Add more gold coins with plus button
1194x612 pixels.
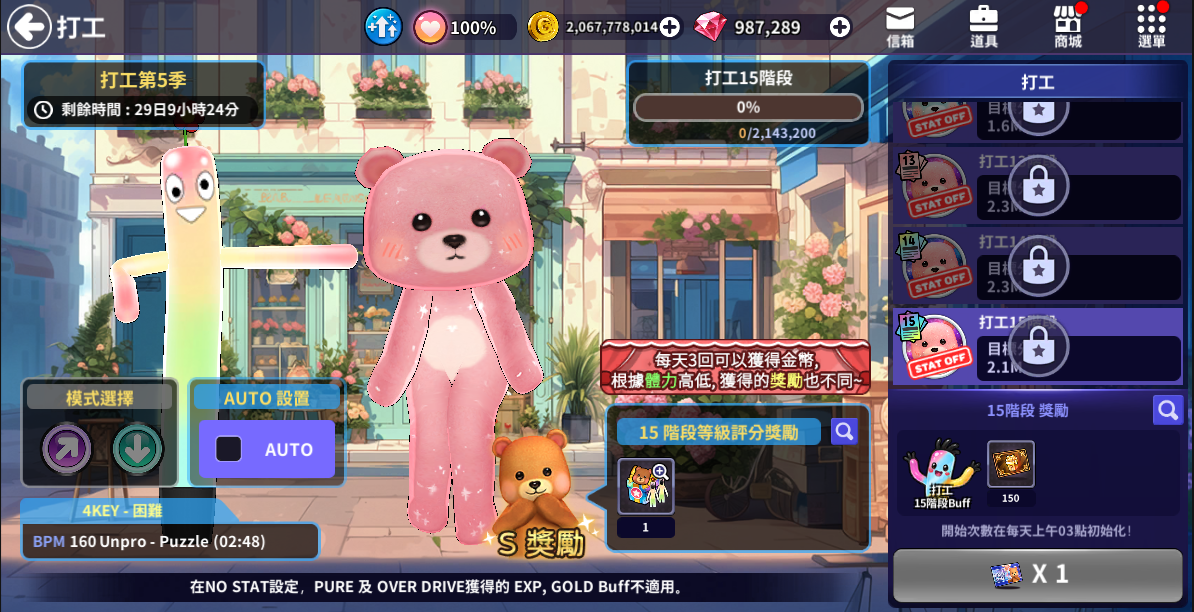click(670, 28)
